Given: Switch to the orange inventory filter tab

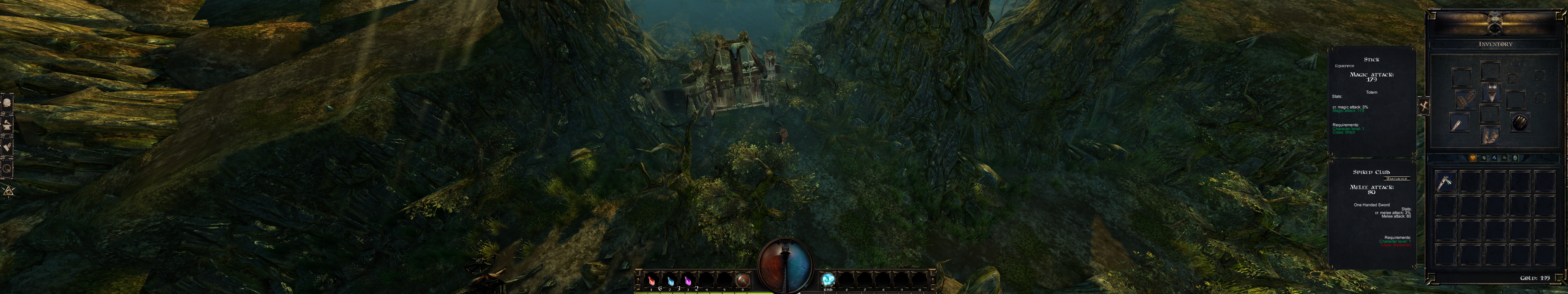Looking at the screenshot, I should (x=1473, y=158).
